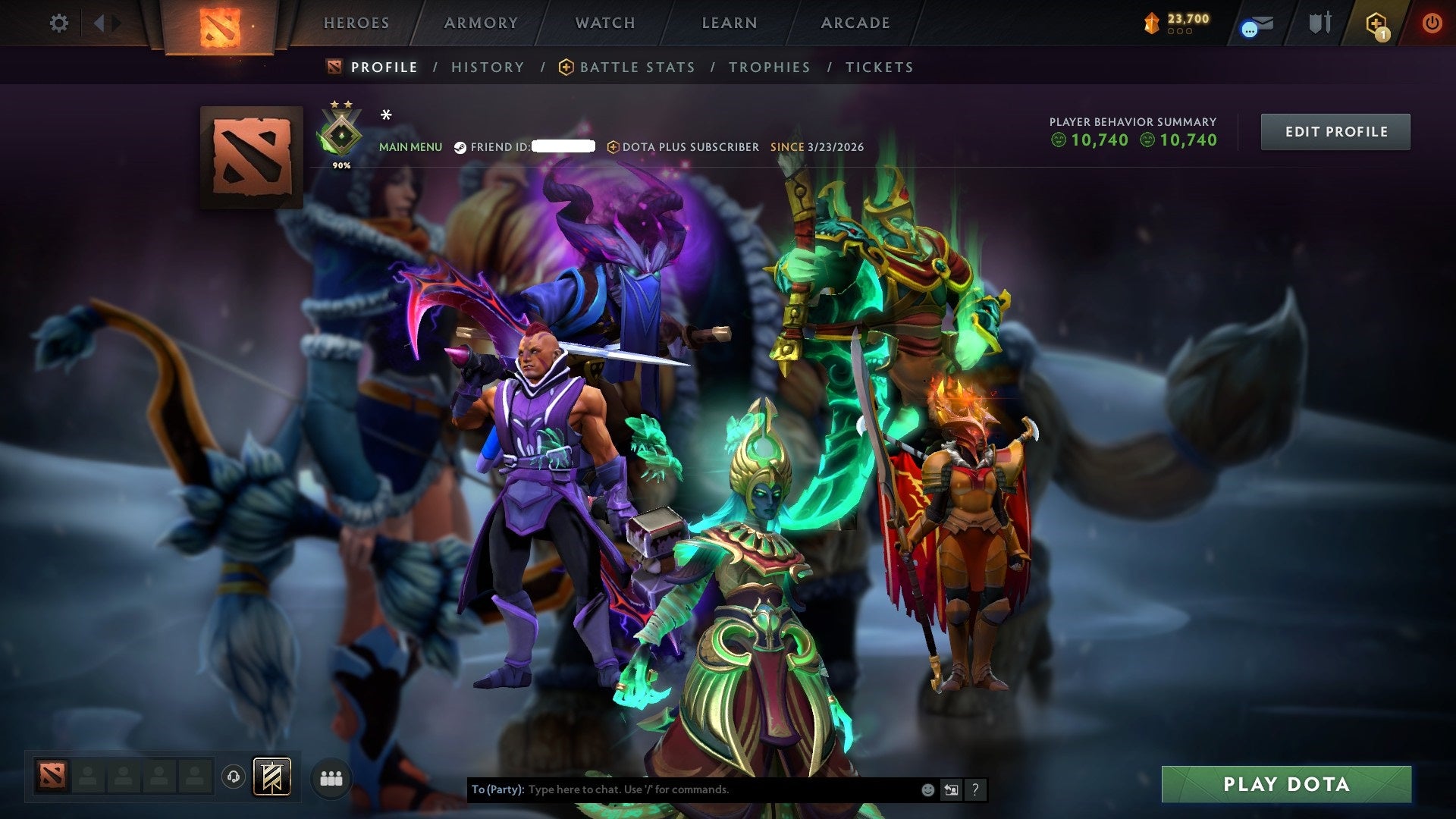Open the friends list icon near party slots
The height and width of the screenshot is (819, 1456).
click(x=331, y=778)
